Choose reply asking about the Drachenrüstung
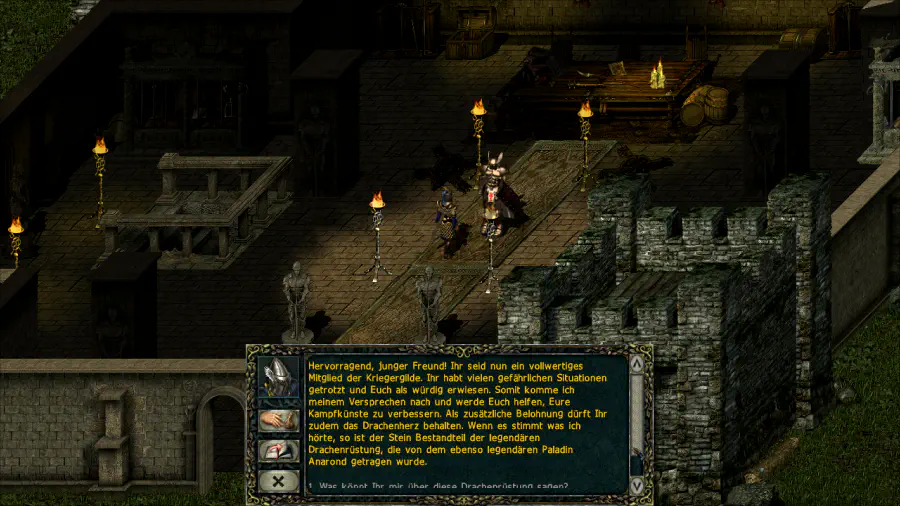This screenshot has height=506, width=900. 440,486
